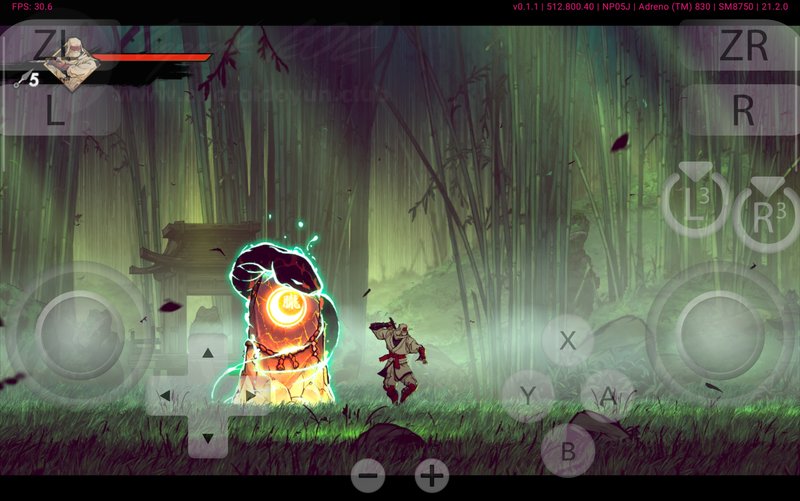The height and width of the screenshot is (501, 800).
Task: Tap the on-screen B button
Action: coord(567,450)
